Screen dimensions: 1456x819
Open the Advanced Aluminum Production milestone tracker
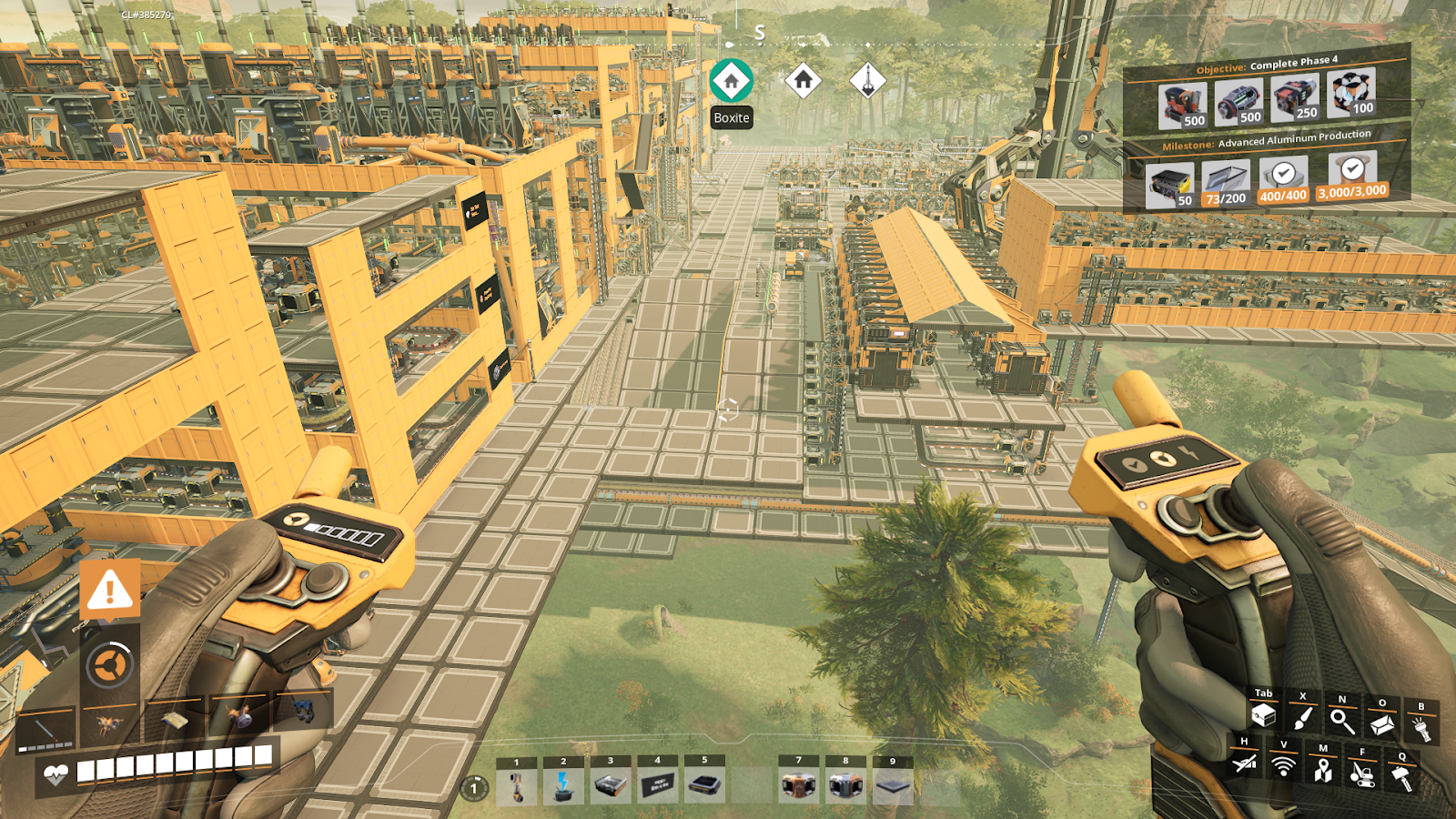(1266, 141)
